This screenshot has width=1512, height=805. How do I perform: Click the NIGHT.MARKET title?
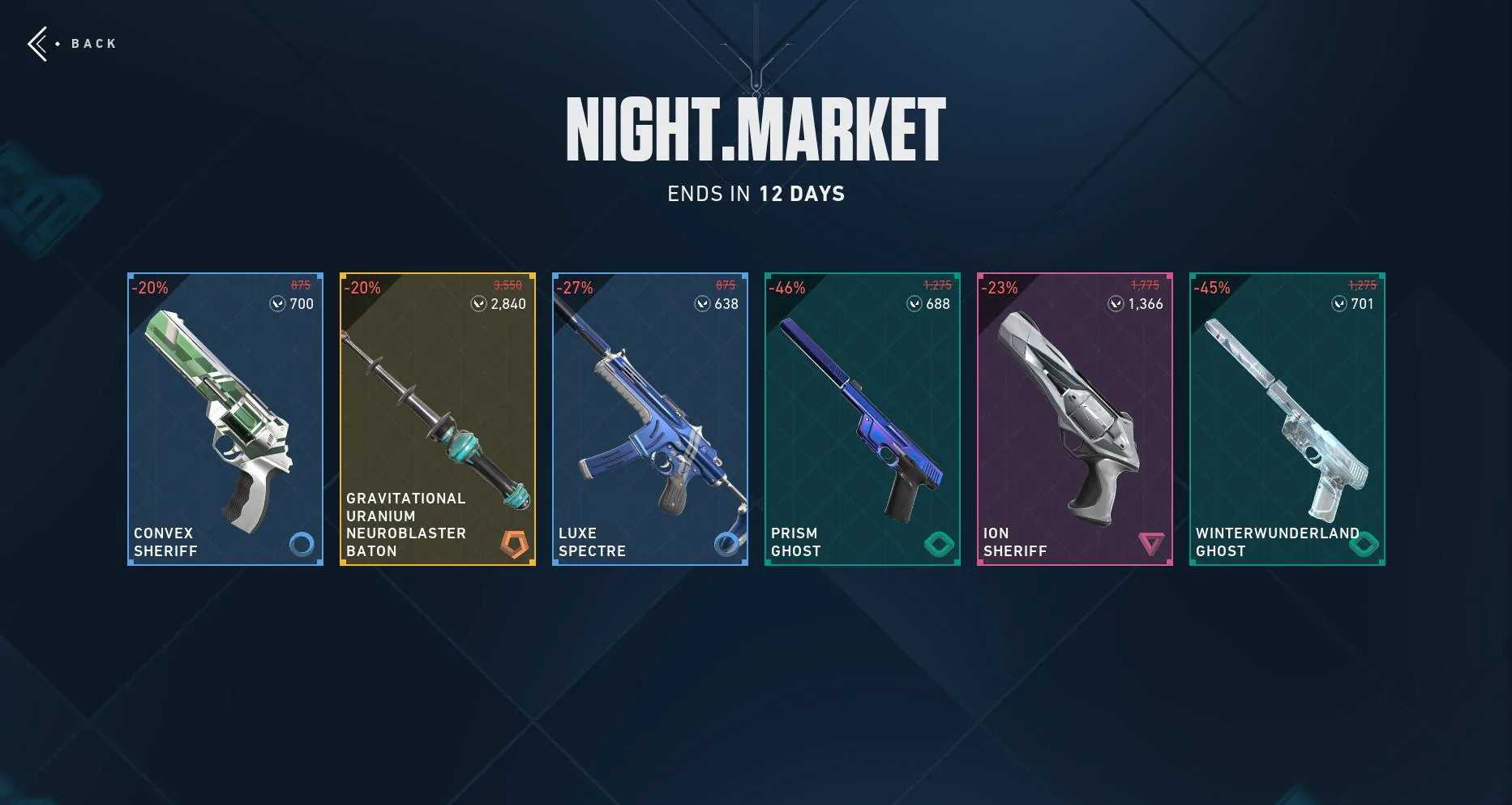[756, 128]
